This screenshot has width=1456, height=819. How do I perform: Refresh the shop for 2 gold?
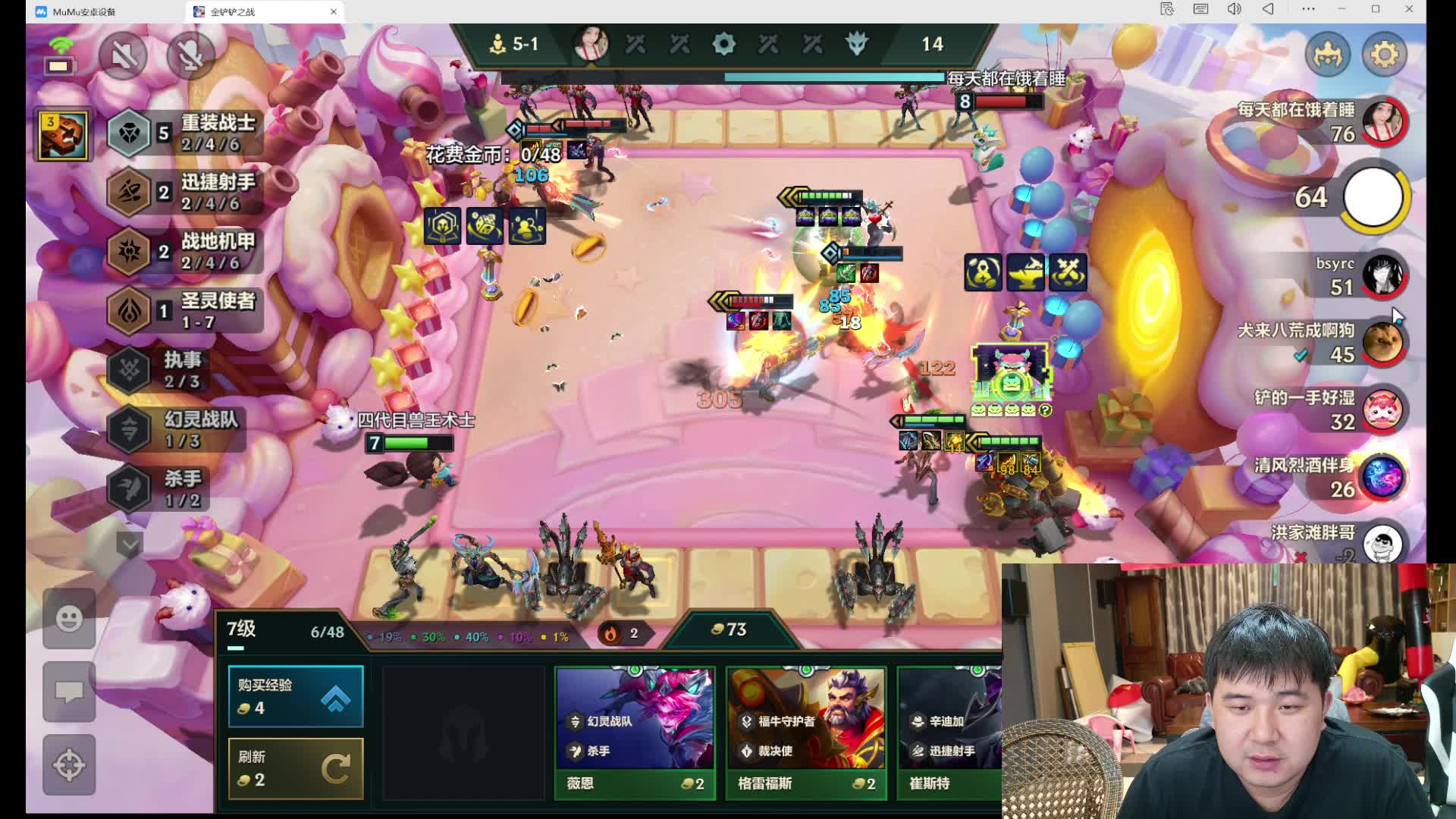[296, 768]
